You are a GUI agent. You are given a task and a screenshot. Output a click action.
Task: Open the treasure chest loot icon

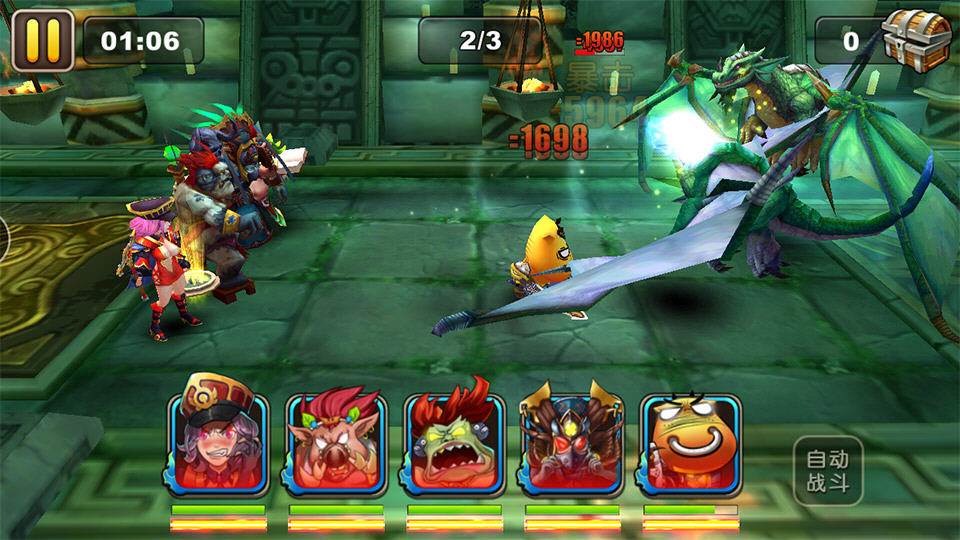click(x=916, y=40)
